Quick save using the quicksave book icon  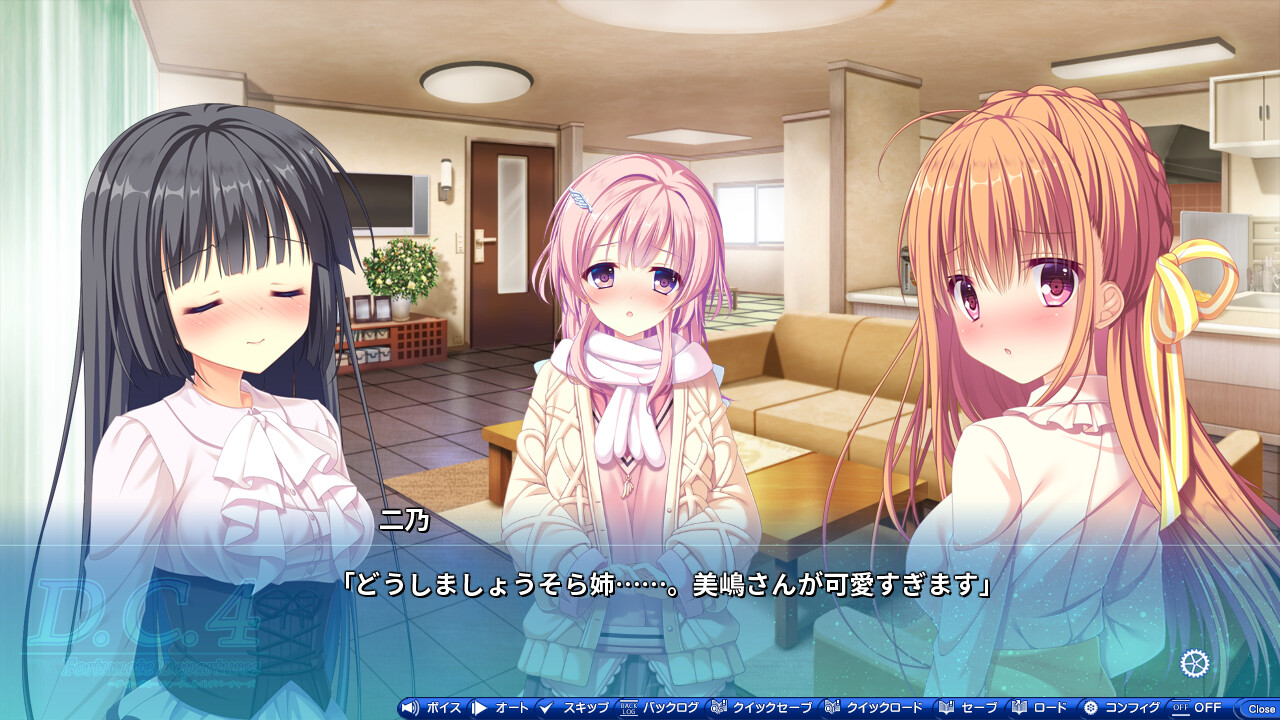[717, 707]
